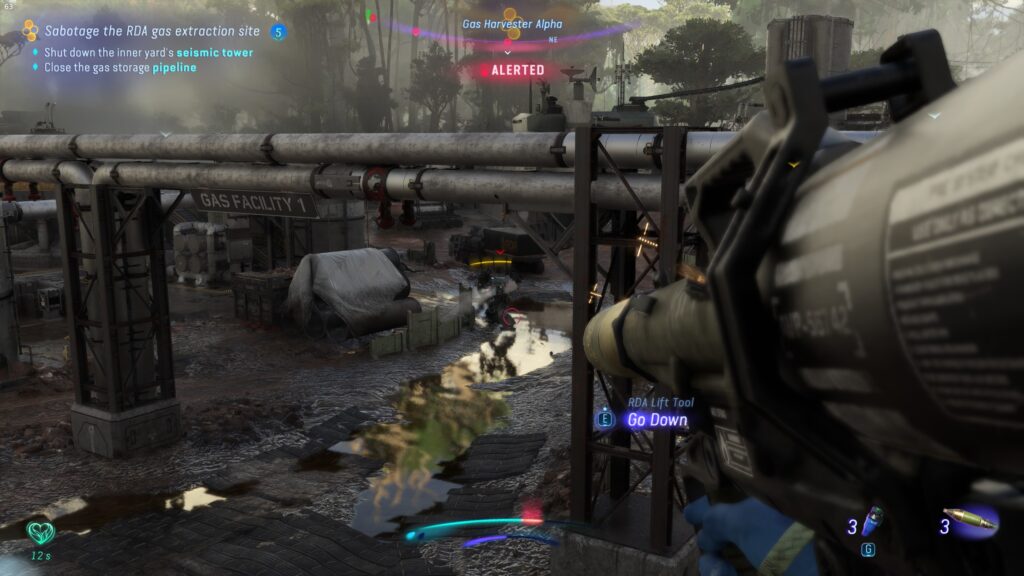The image size is (1024, 576).
Task: Select the grenade item icon
Action: tap(872, 521)
